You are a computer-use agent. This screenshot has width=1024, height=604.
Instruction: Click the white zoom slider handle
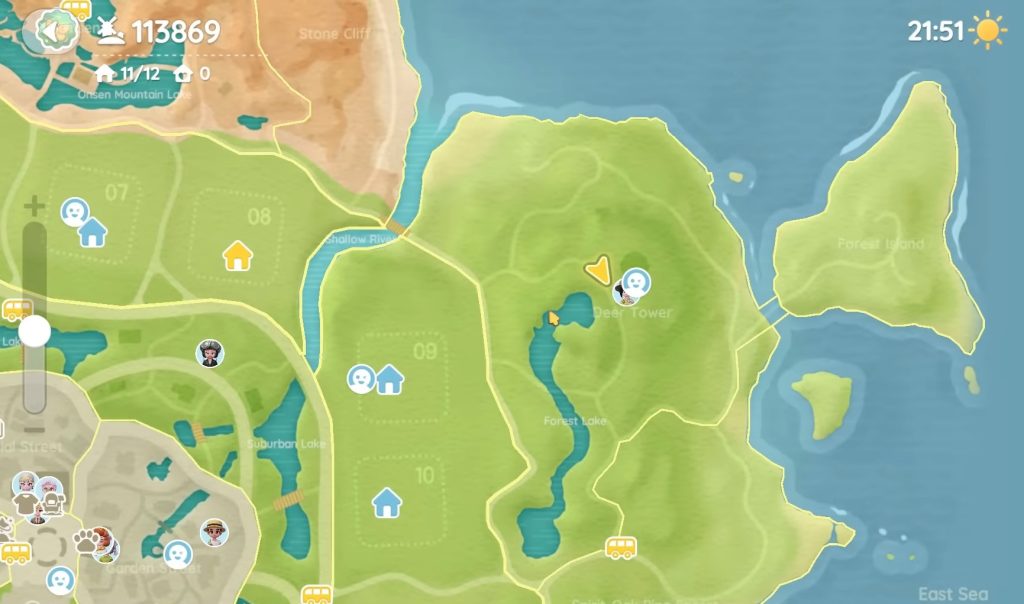[x=34, y=331]
